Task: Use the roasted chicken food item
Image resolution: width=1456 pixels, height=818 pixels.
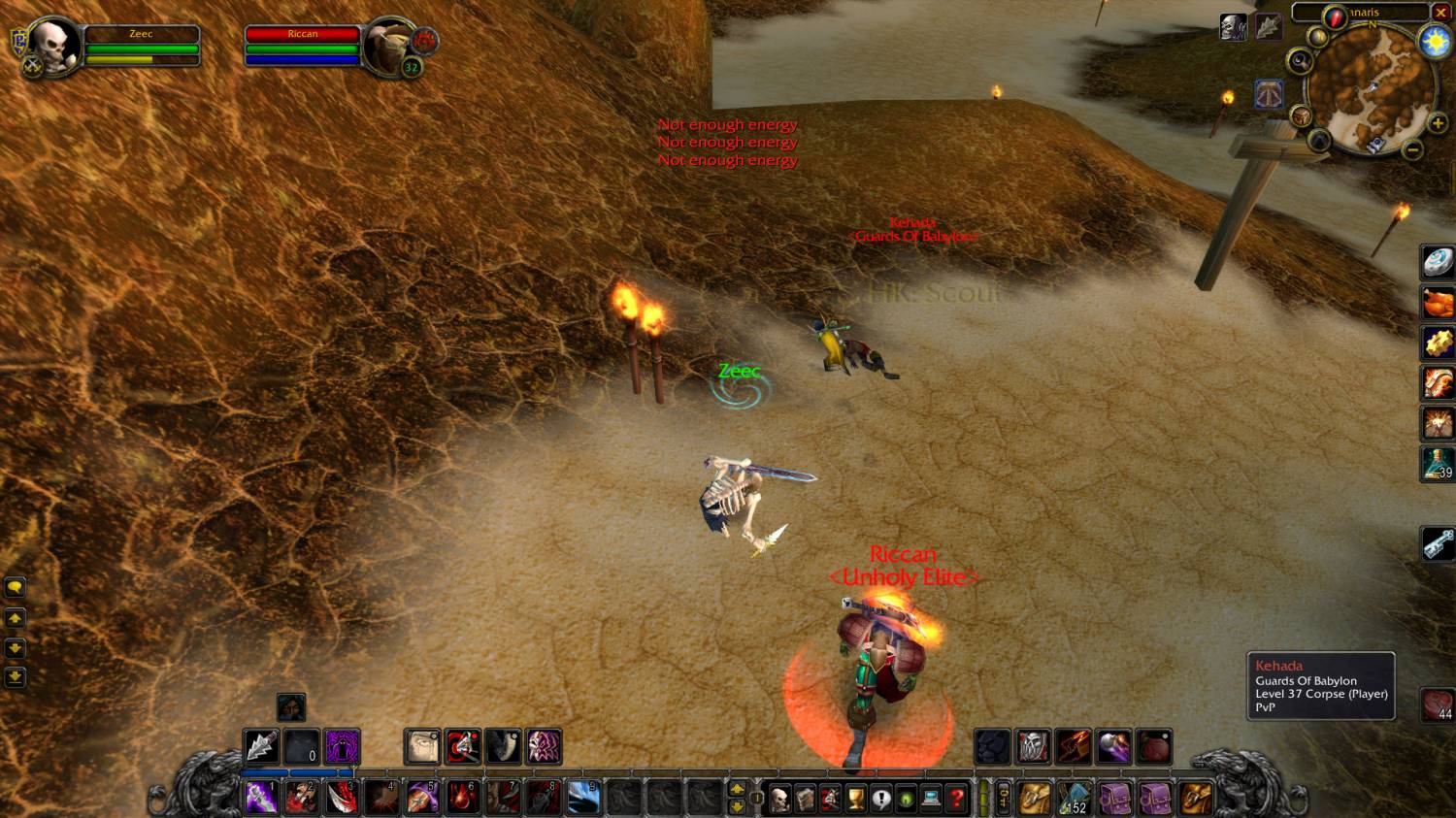Action: tap(1438, 303)
